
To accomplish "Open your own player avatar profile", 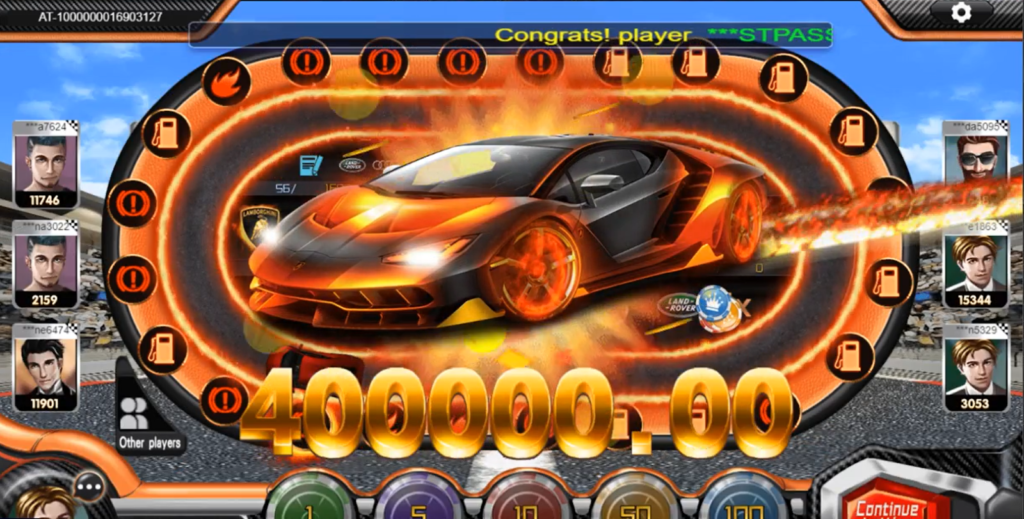I will pyautogui.click(x=42, y=503).
